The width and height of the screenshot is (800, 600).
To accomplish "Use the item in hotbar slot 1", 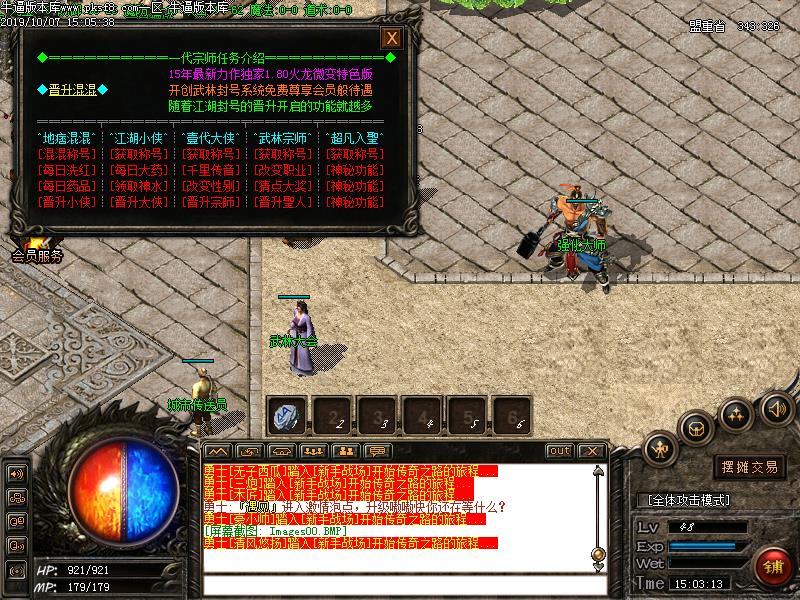I will coord(289,415).
